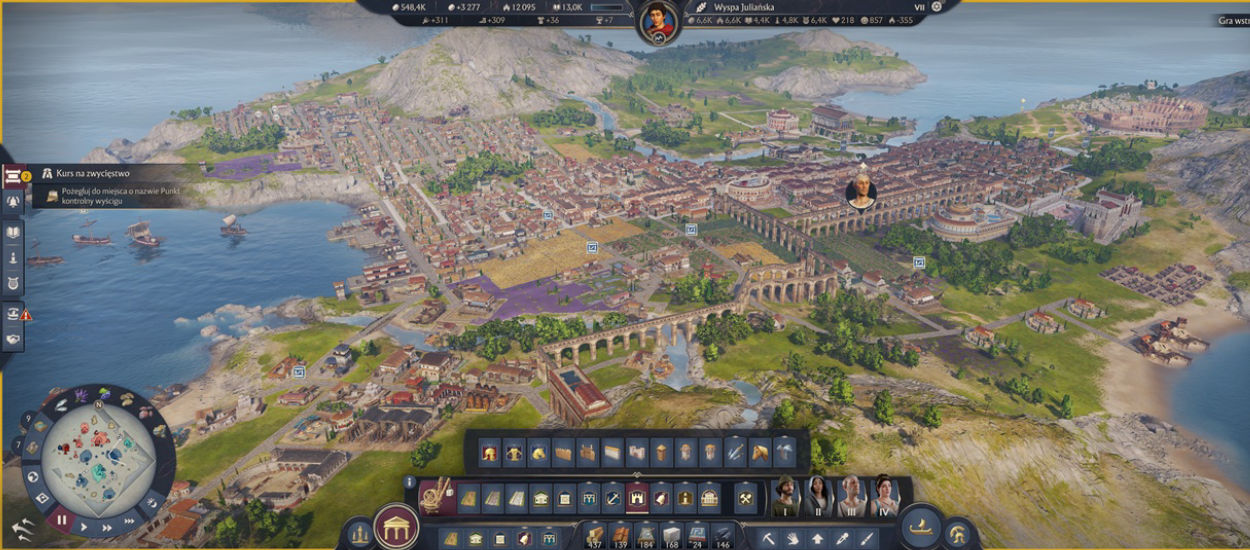Image resolution: width=1250 pixels, height=550 pixels.
Task: Open the ship menu button
Action: click(x=920, y=528)
